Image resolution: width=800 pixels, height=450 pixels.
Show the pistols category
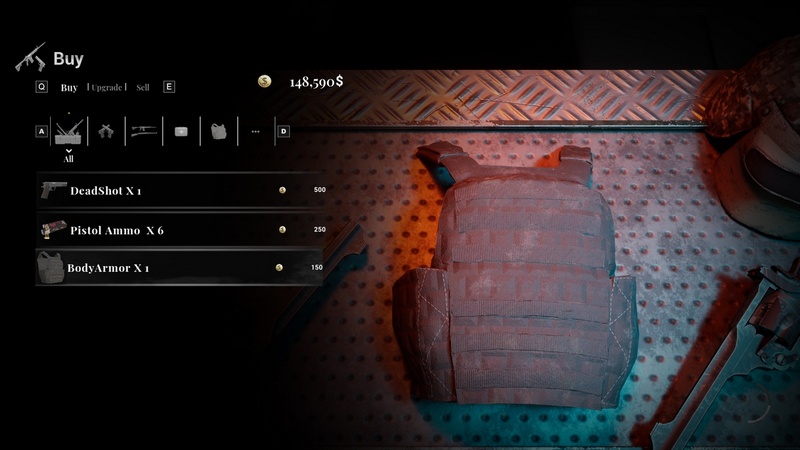[105, 131]
